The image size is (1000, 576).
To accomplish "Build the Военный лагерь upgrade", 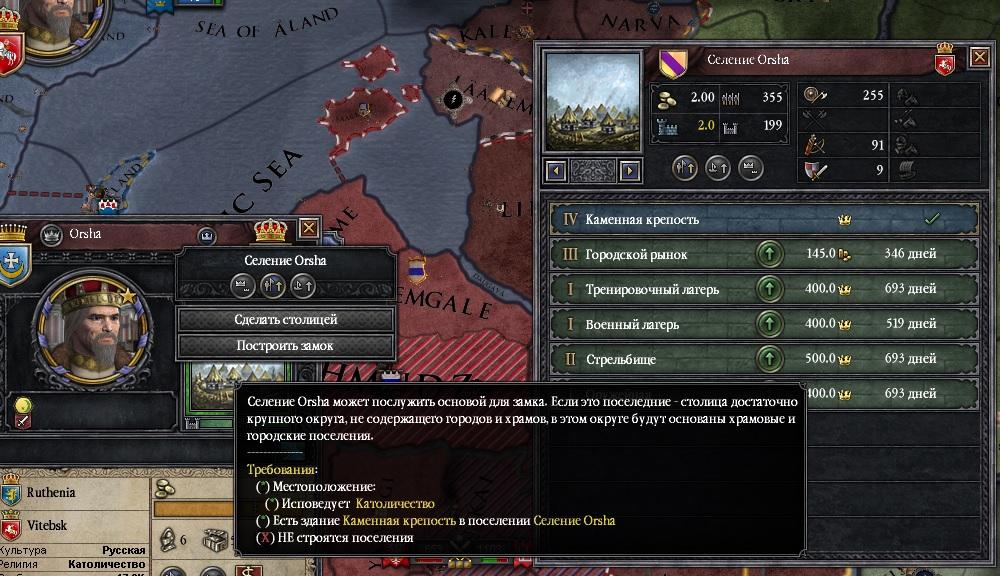I will tap(768, 324).
